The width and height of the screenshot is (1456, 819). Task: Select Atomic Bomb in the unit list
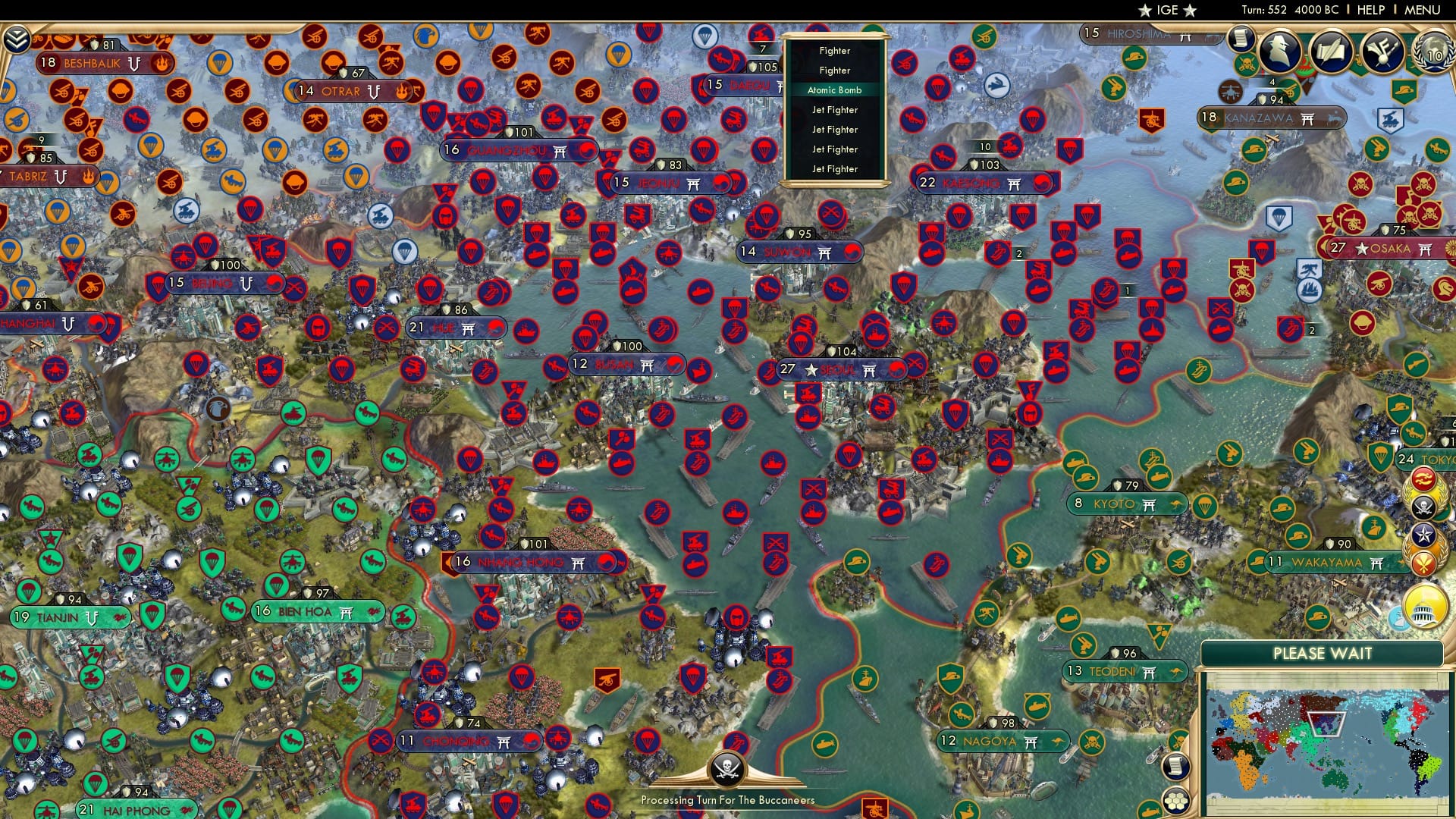click(834, 89)
